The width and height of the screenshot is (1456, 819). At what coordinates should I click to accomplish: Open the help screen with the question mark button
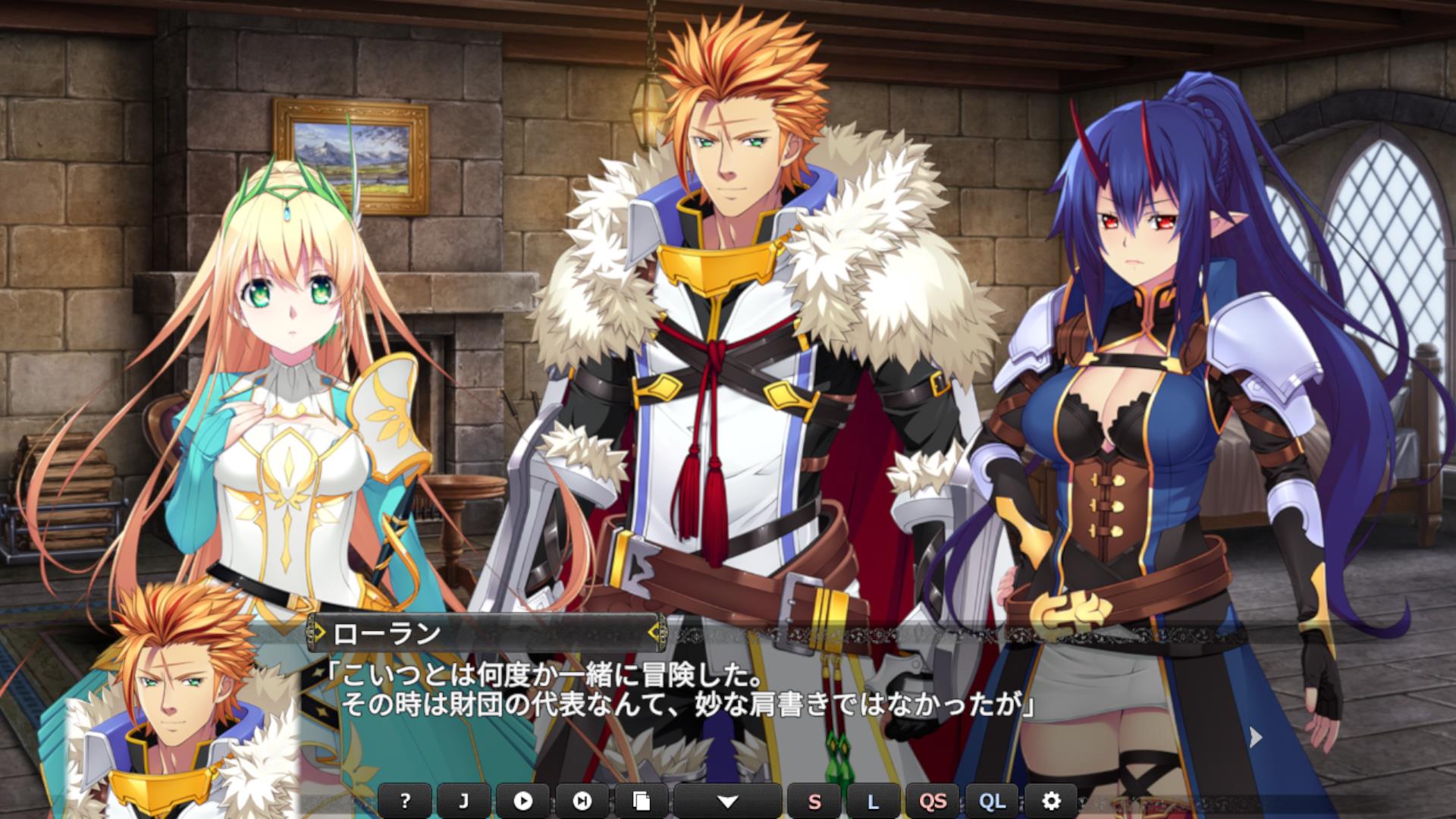pyautogui.click(x=405, y=801)
